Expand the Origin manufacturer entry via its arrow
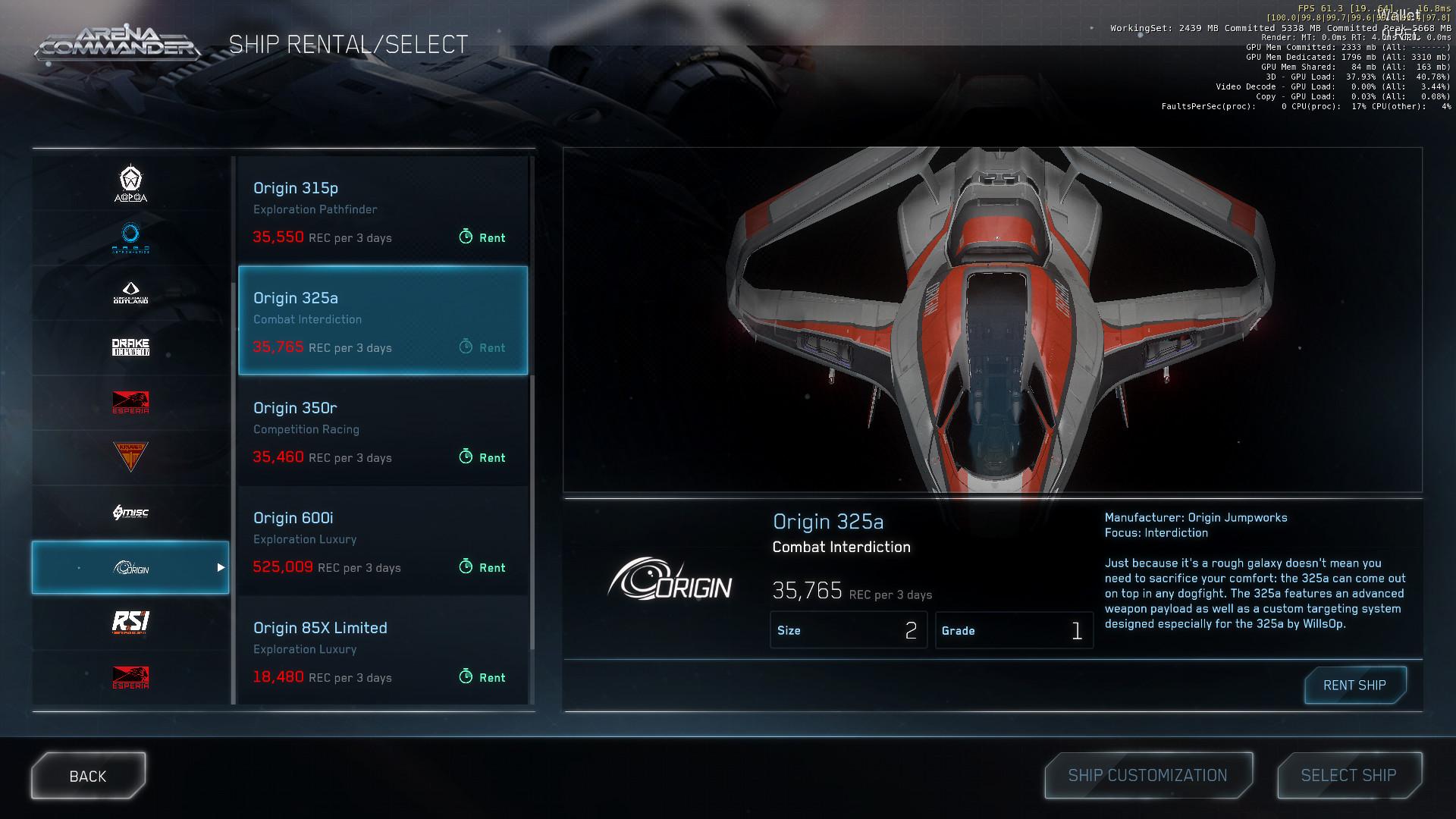Screen dimensions: 1456x819 click(221, 566)
